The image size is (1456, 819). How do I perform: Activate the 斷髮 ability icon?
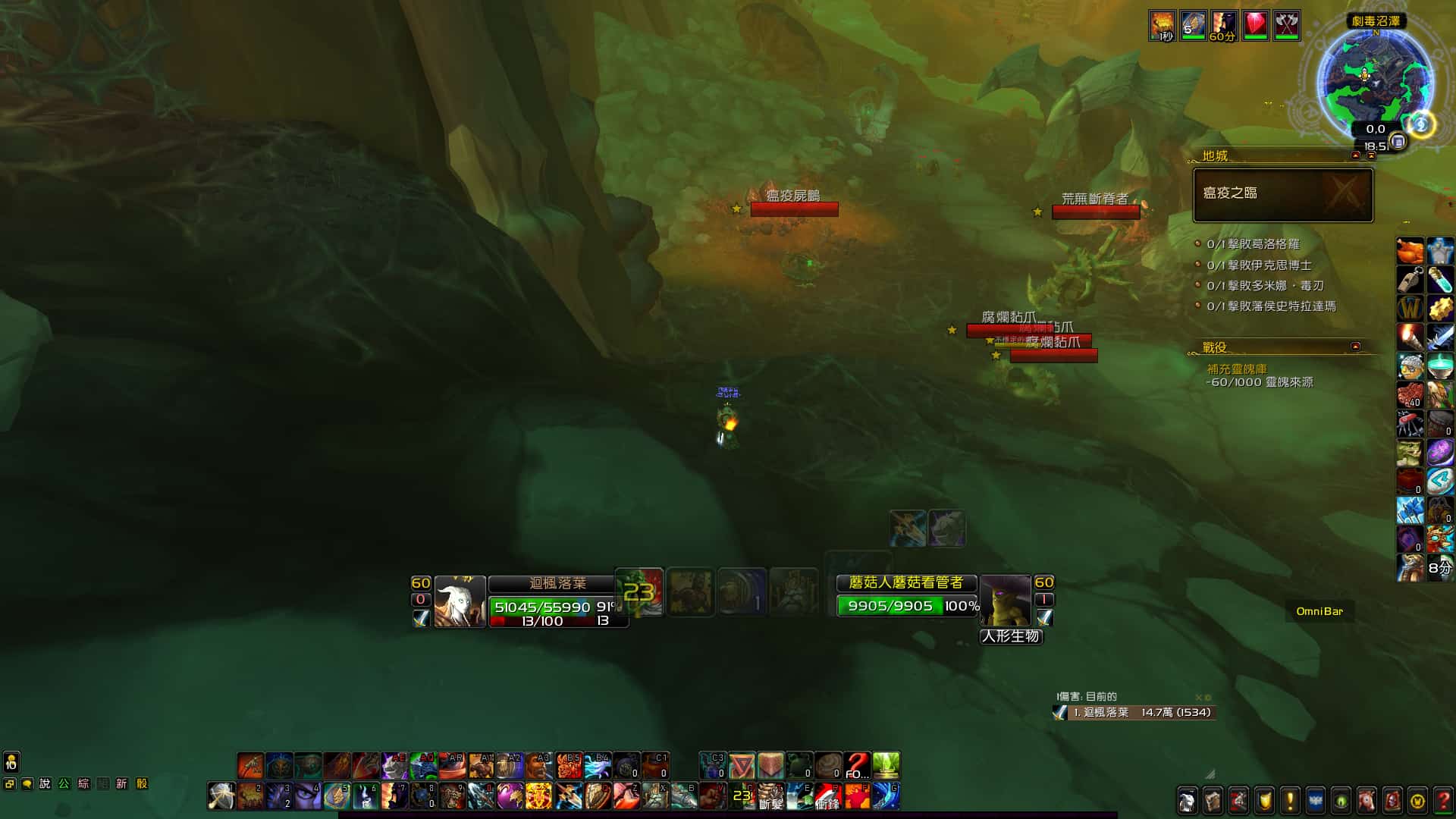point(770,796)
